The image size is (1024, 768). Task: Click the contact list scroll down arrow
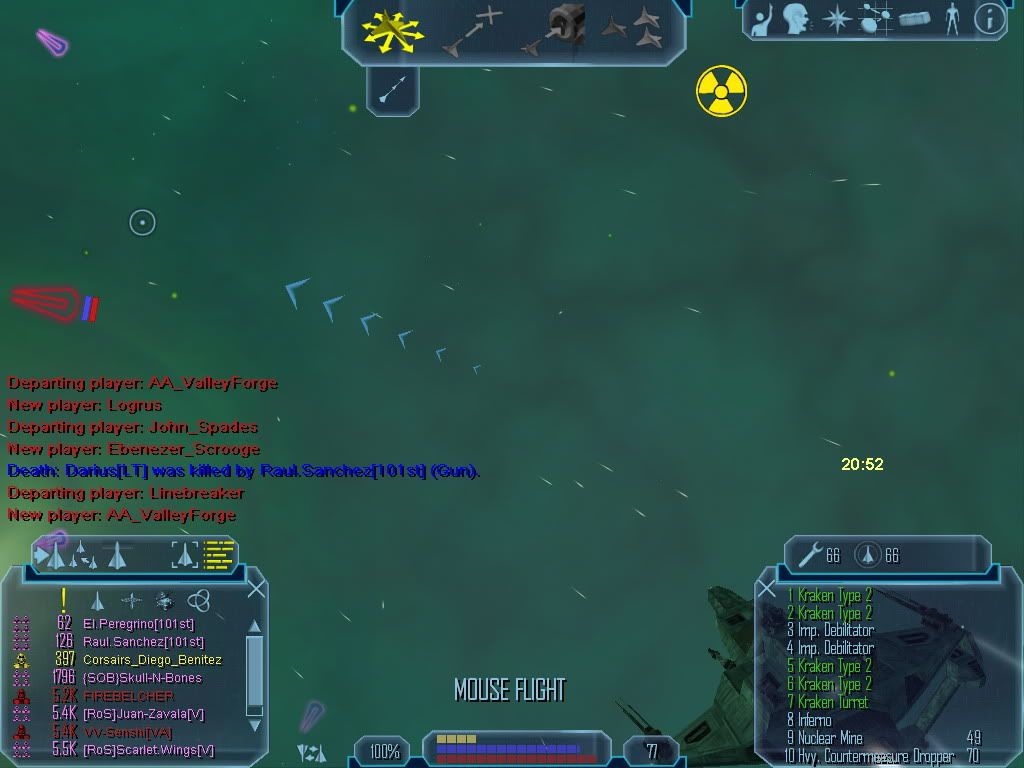pyautogui.click(x=254, y=725)
